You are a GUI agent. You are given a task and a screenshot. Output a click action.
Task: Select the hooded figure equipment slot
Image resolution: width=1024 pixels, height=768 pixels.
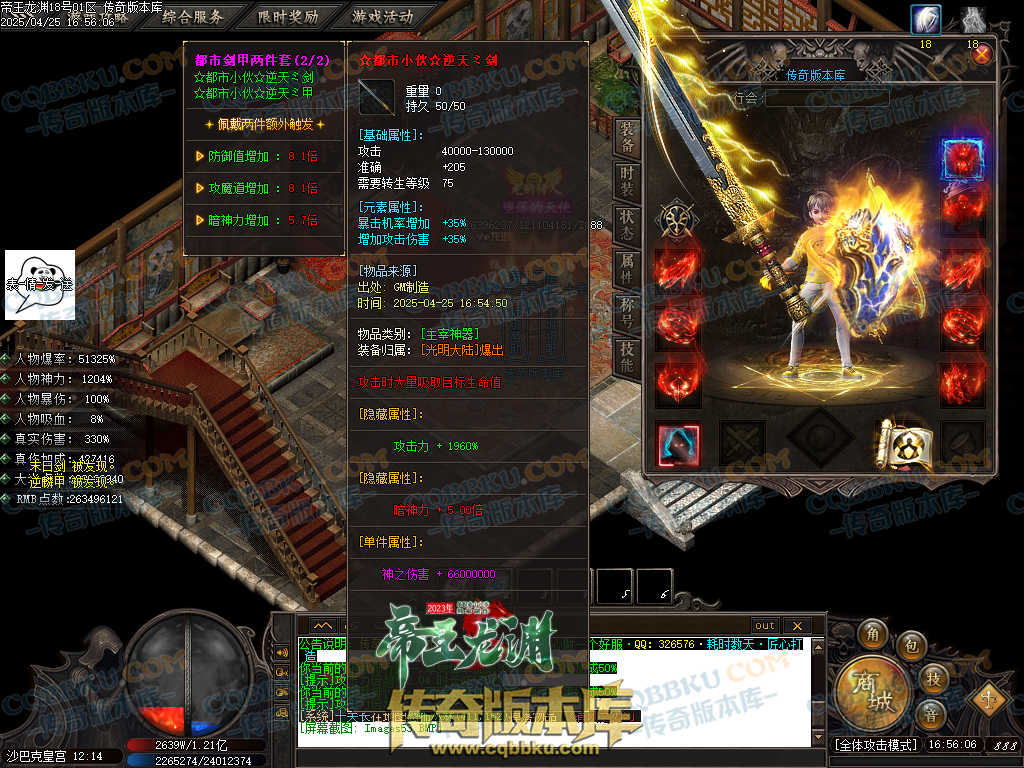[678, 444]
